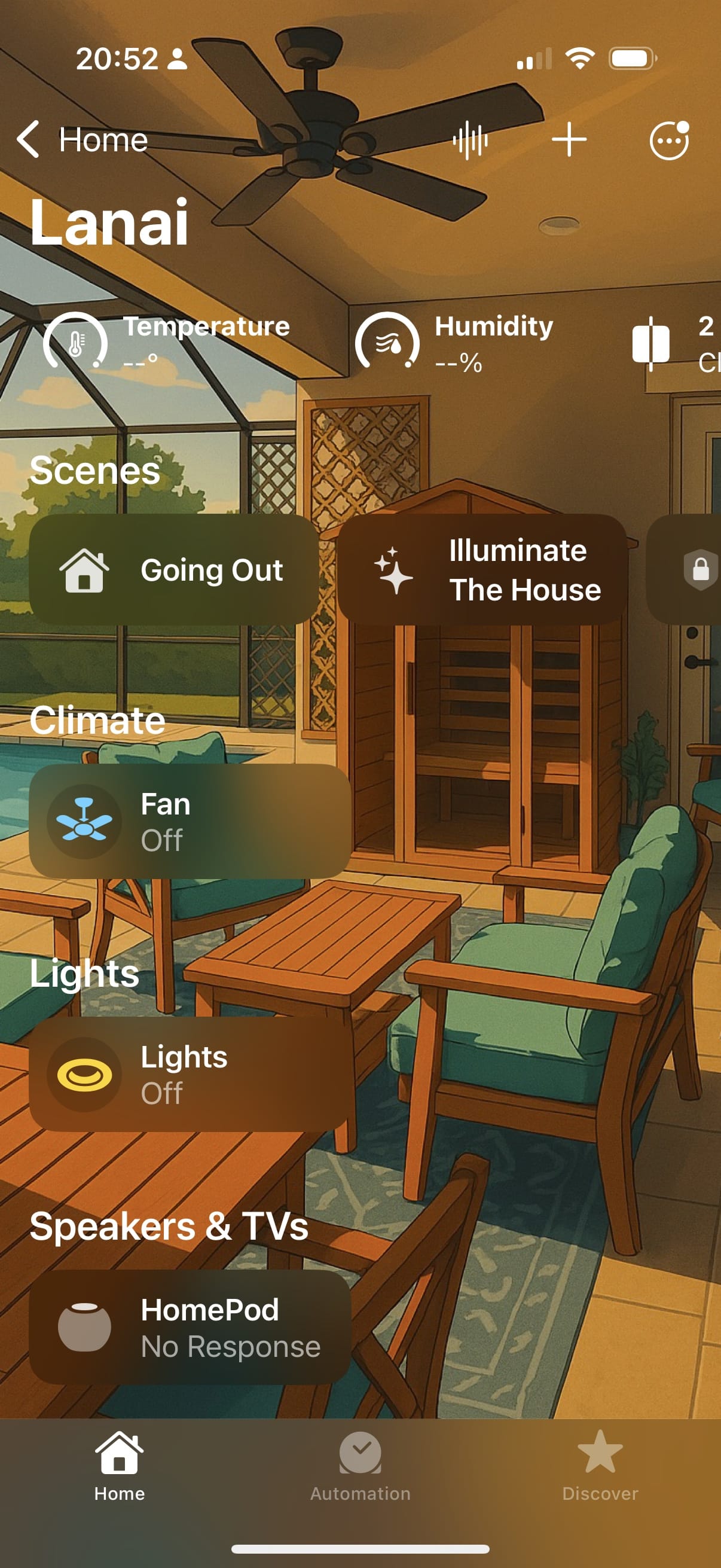
Task: Open the HomePod accessory tile
Action: click(x=190, y=1327)
